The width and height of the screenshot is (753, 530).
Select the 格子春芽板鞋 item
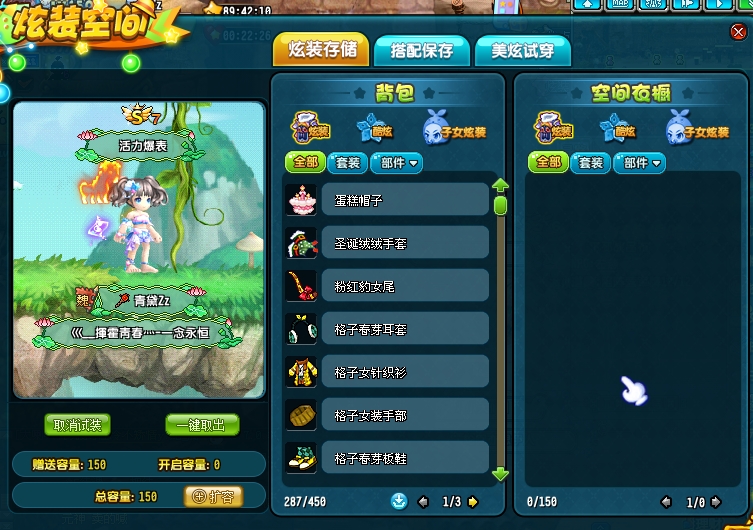tap(404, 458)
